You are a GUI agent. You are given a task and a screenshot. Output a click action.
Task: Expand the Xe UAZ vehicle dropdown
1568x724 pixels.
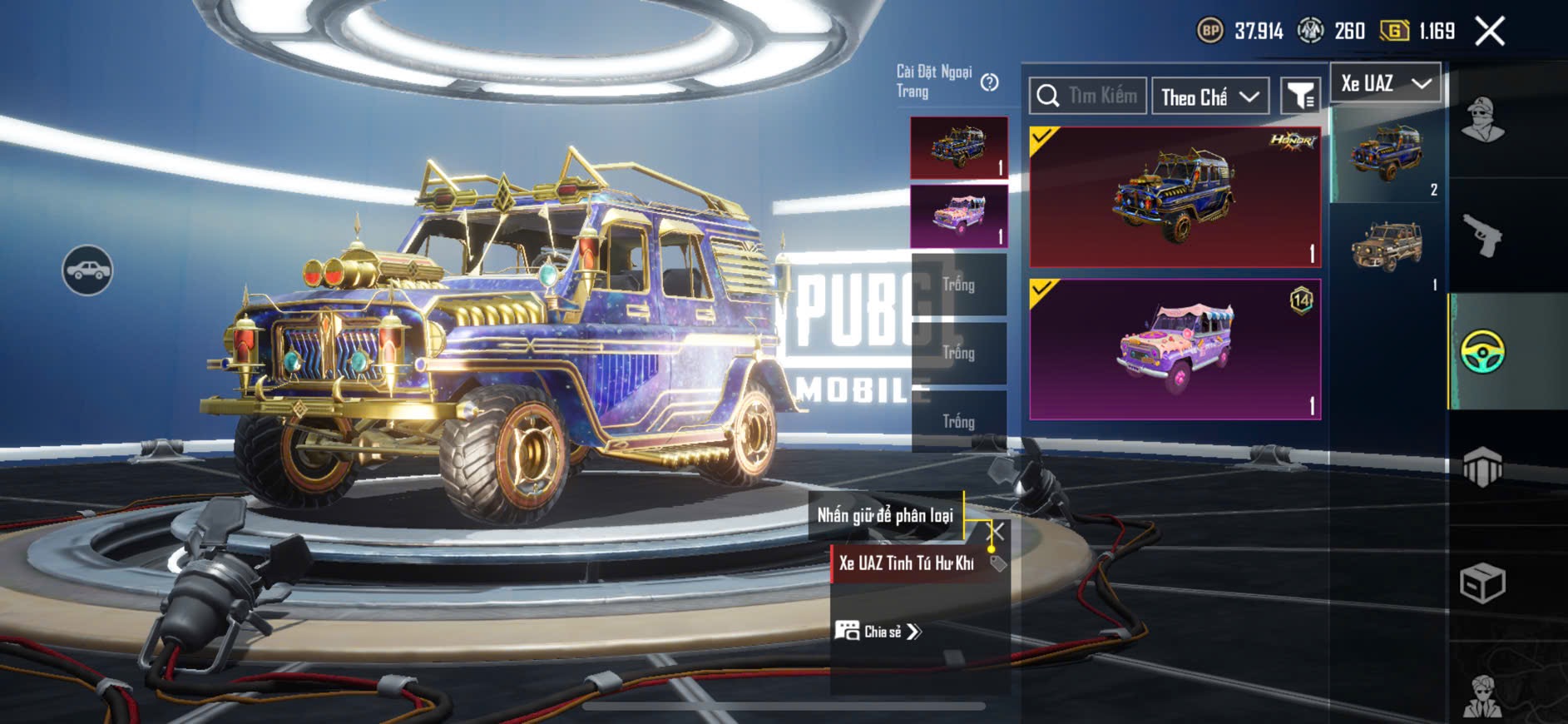(1385, 83)
